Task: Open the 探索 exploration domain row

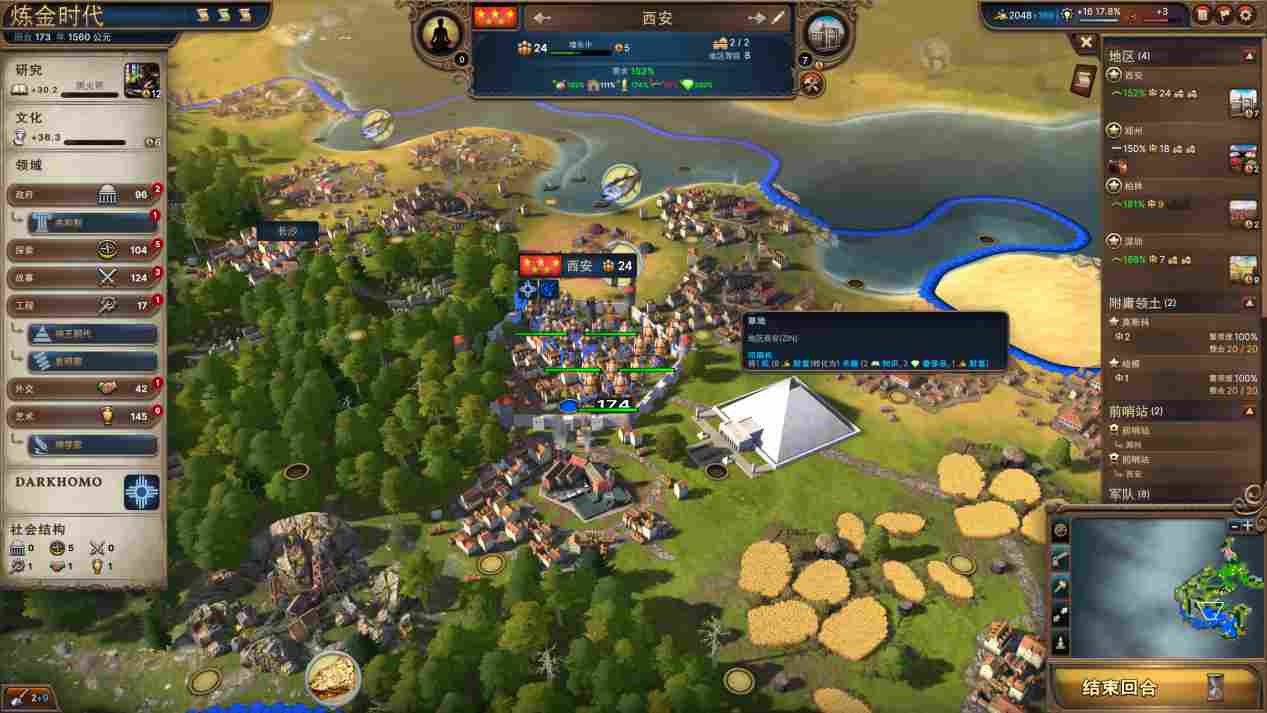Action: (82, 249)
